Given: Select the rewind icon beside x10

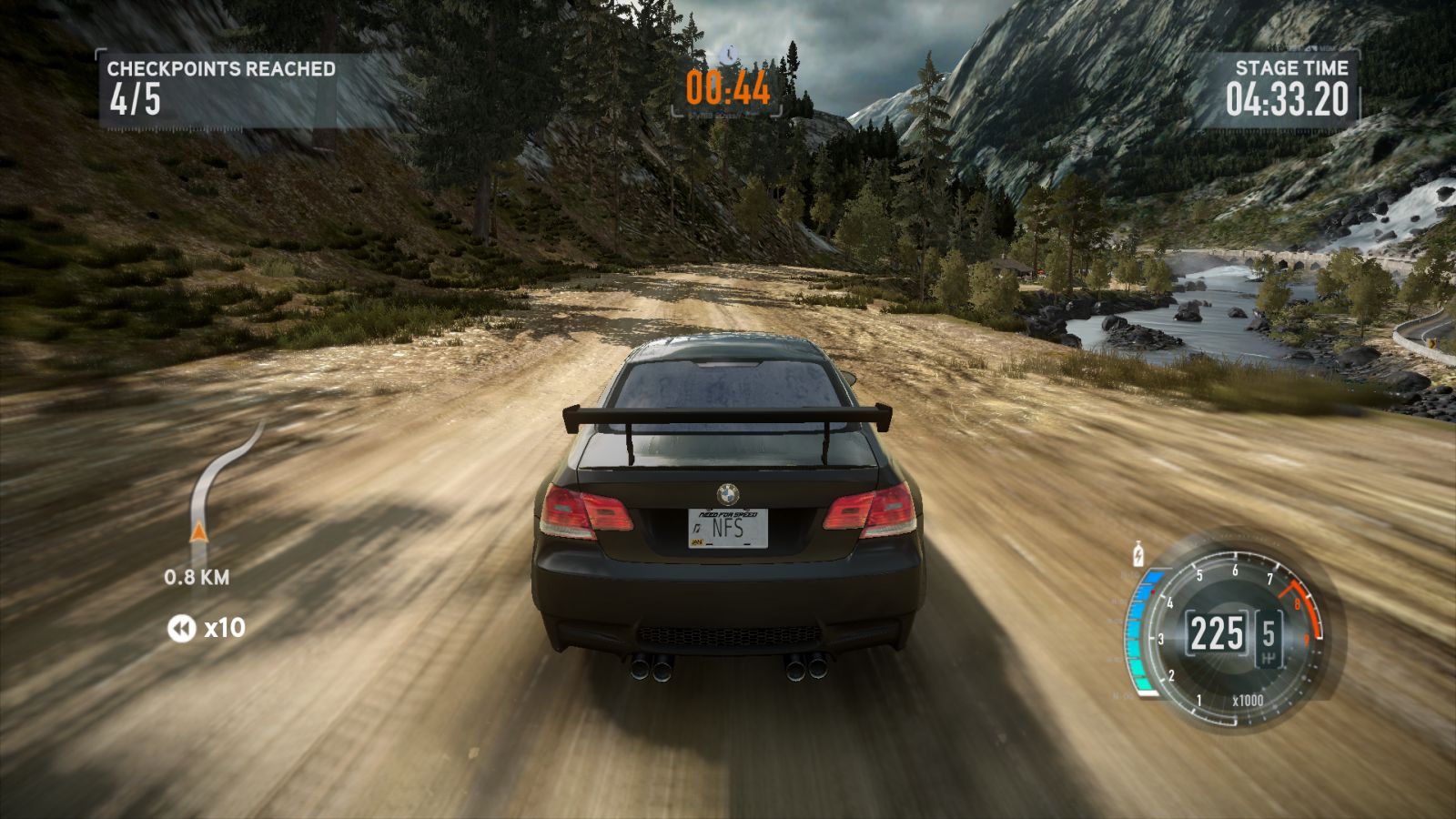Looking at the screenshot, I should coord(181,628).
